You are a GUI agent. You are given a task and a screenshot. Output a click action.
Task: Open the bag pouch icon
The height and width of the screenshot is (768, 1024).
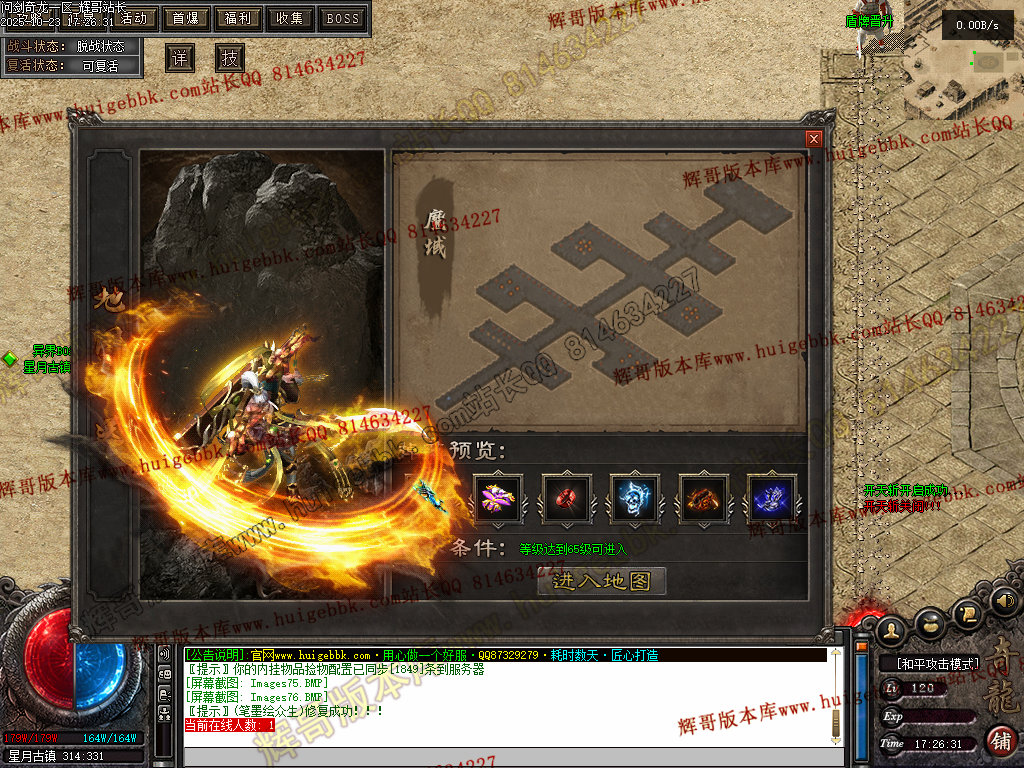coord(930,623)
